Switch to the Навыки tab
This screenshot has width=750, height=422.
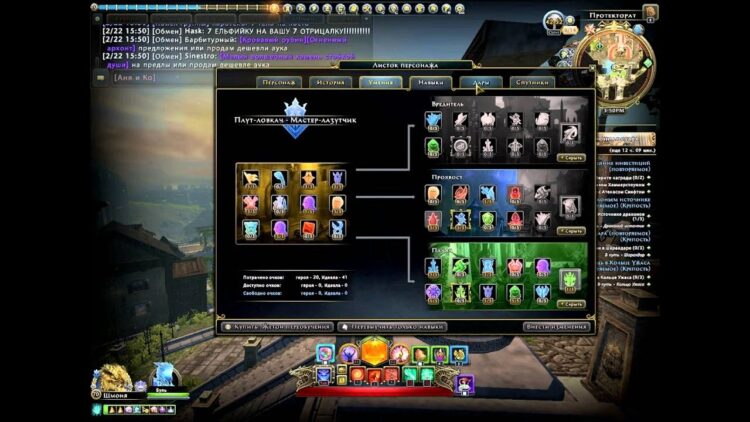[430, 82]
